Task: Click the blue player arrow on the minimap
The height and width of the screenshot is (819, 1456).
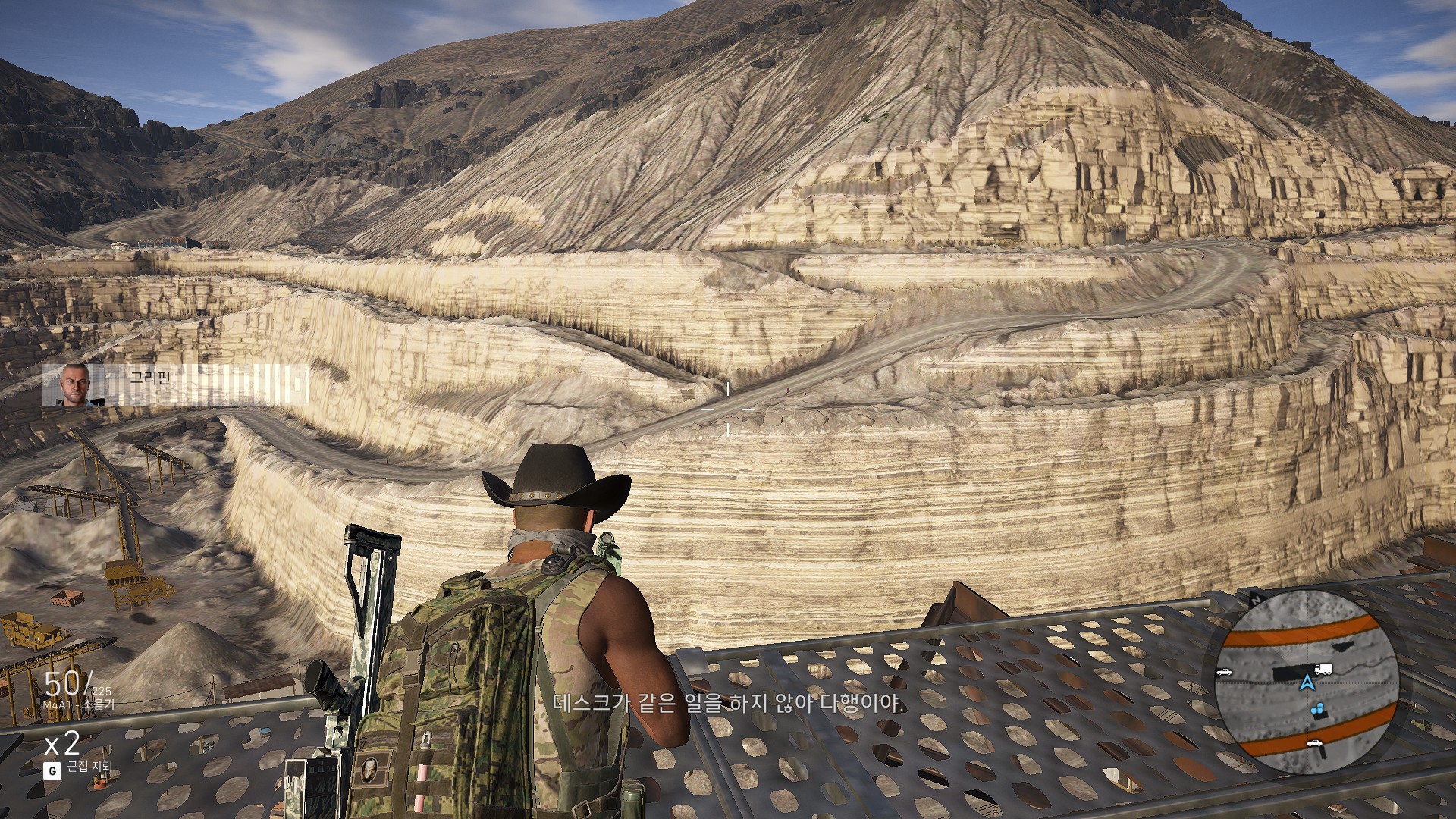Action: coord(1306,682)
